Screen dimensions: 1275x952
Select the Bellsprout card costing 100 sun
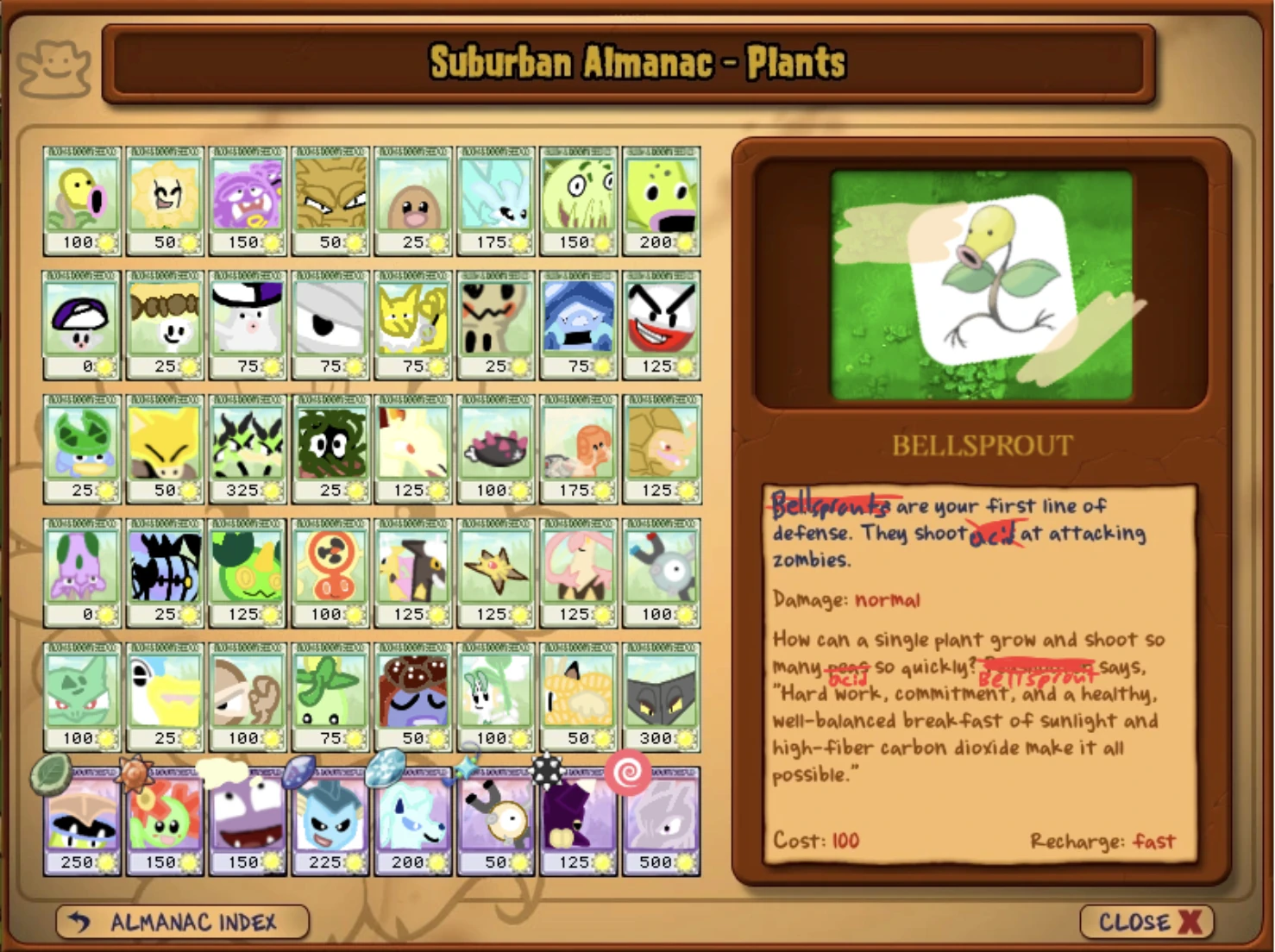tap(82, 198)
